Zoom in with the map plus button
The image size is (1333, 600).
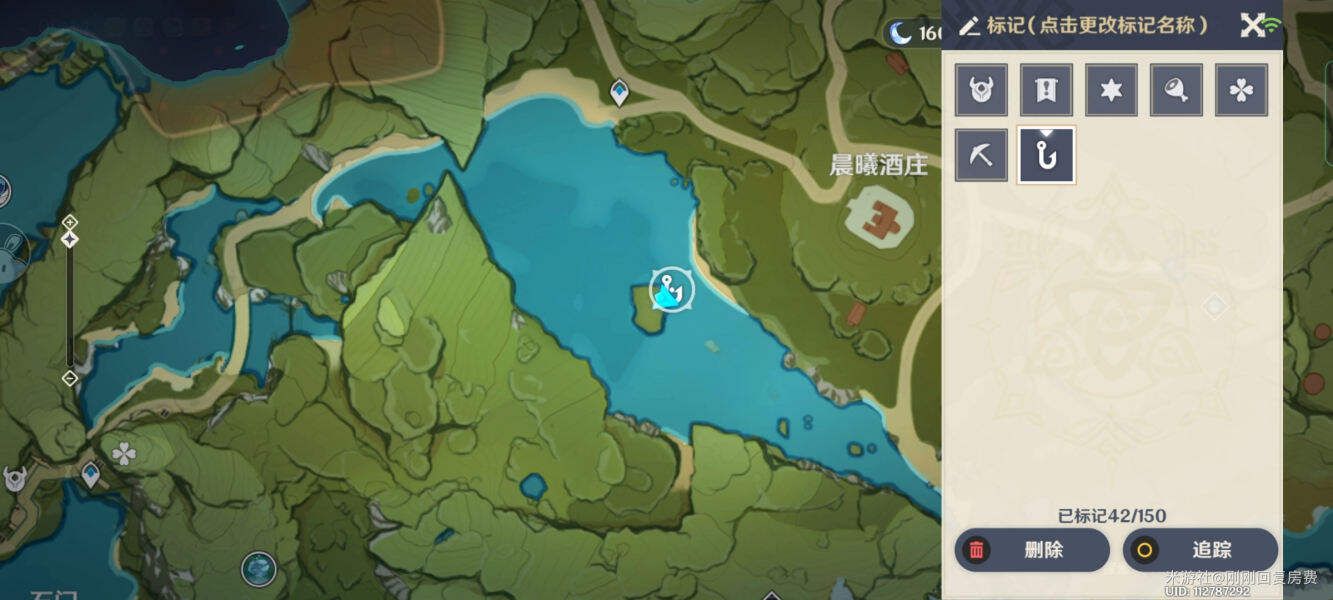tap(70, 221)
